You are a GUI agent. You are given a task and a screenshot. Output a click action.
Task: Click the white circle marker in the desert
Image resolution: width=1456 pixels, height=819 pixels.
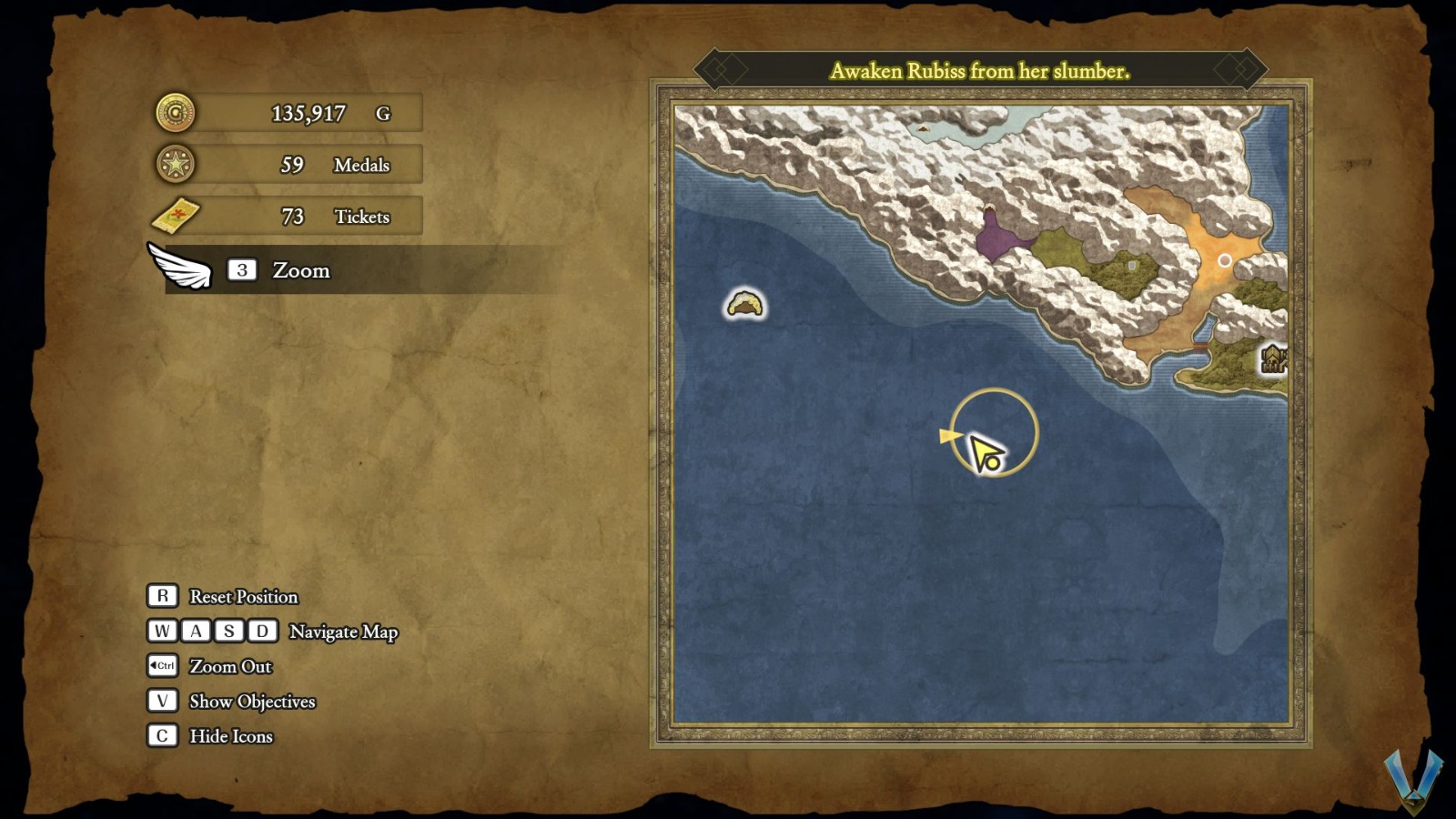click(1225, 261)
